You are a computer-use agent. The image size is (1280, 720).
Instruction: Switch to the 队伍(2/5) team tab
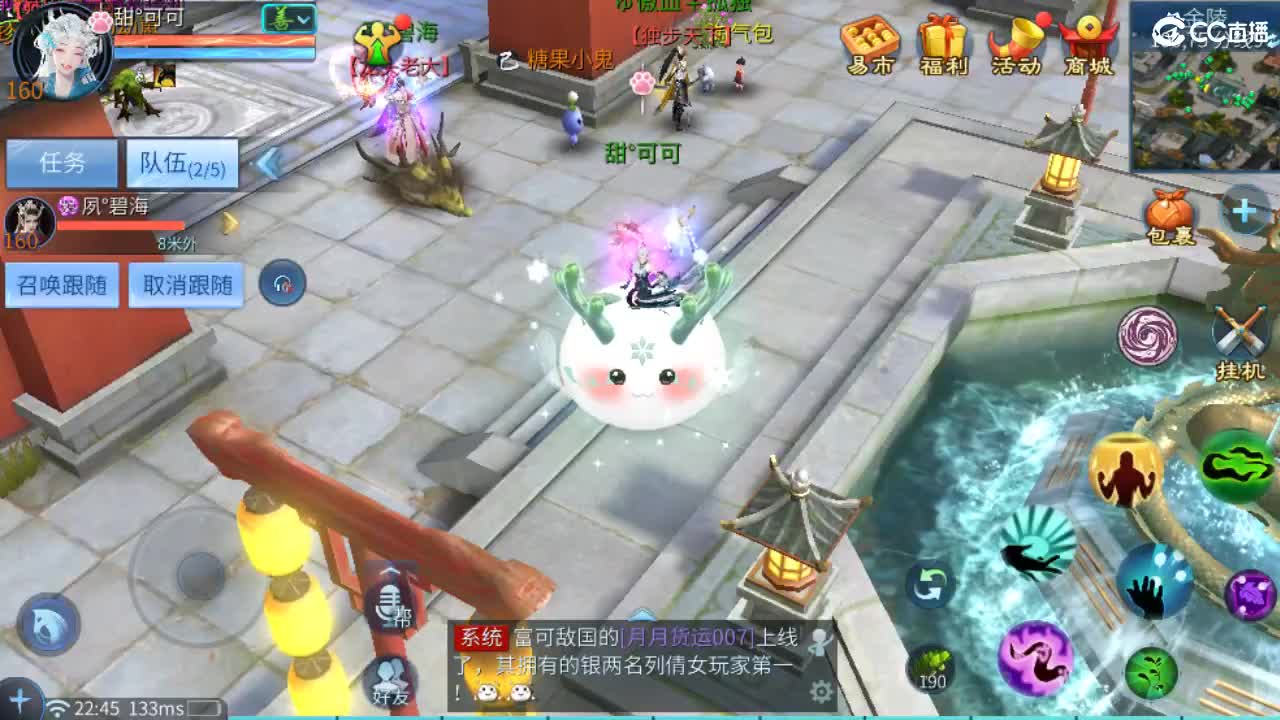click(178, 160)
